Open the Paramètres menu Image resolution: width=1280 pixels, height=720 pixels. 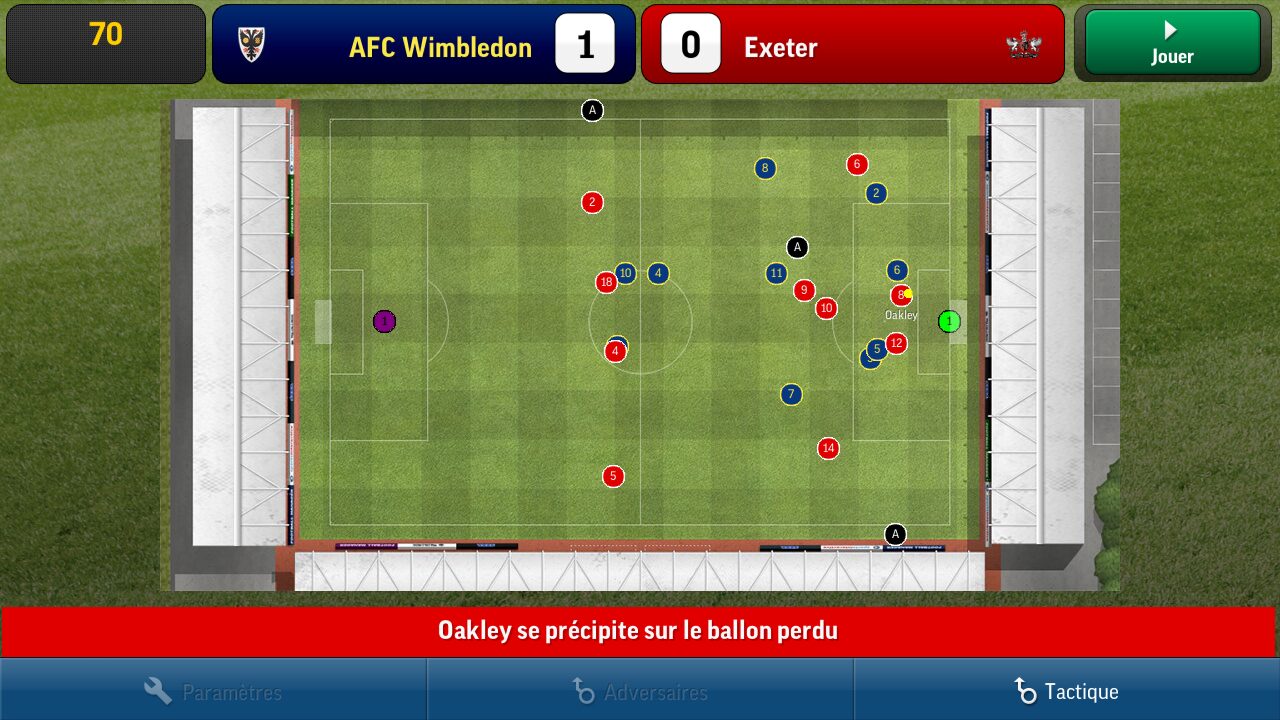[x=213, y=691]
